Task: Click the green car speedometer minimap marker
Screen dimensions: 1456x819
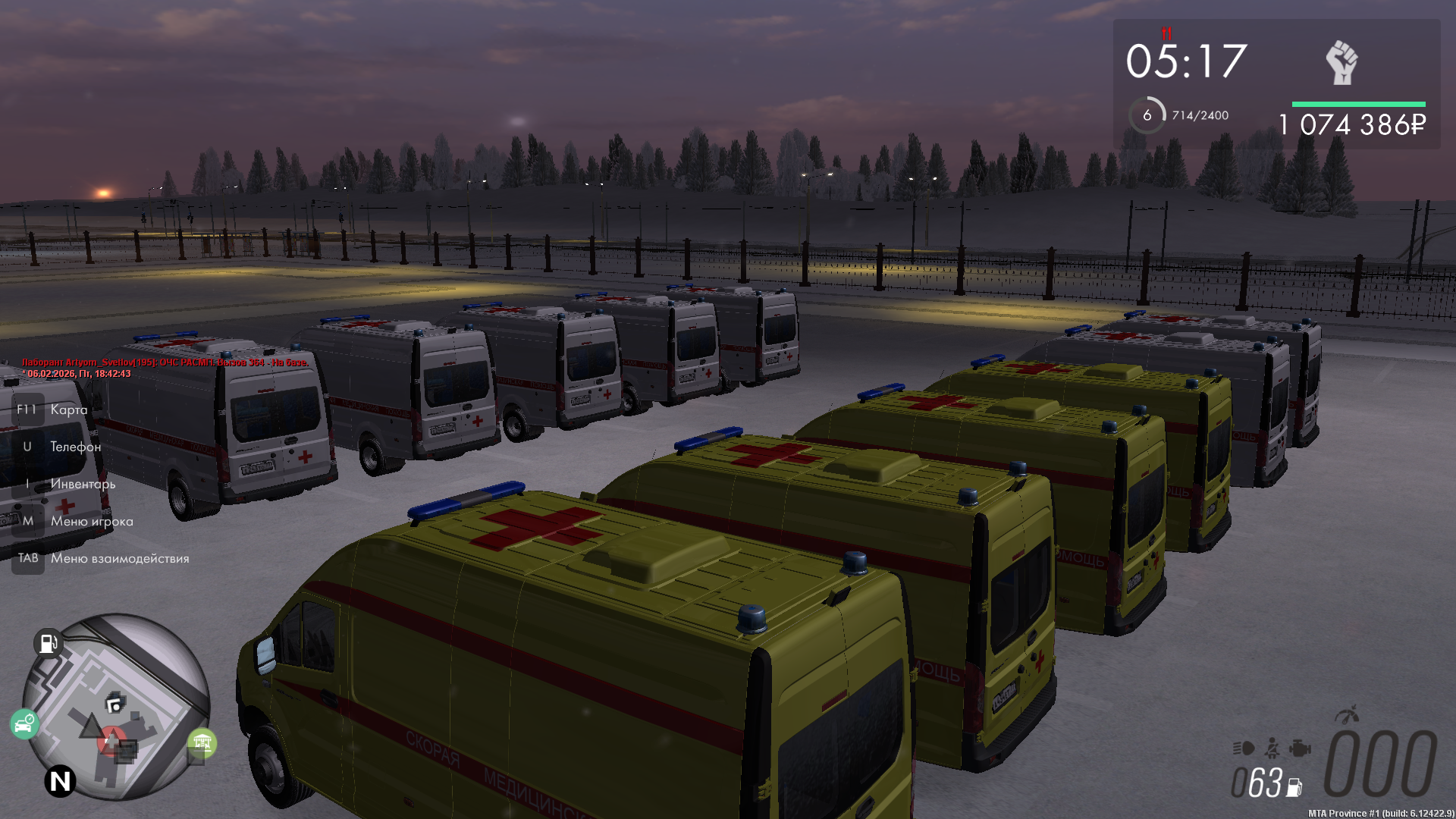Action: click(24, 724)
